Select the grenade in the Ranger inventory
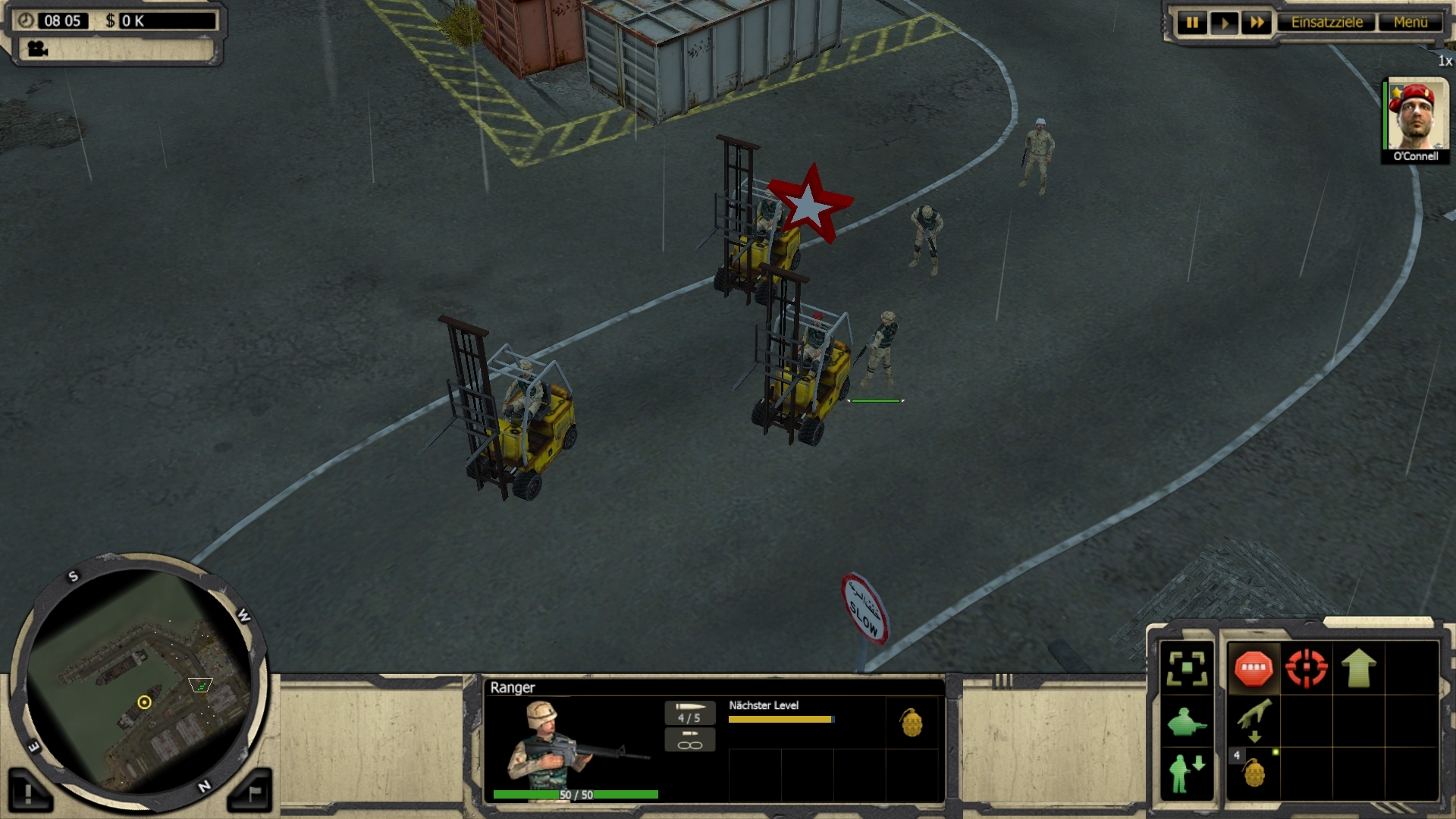 click(912, 722)
